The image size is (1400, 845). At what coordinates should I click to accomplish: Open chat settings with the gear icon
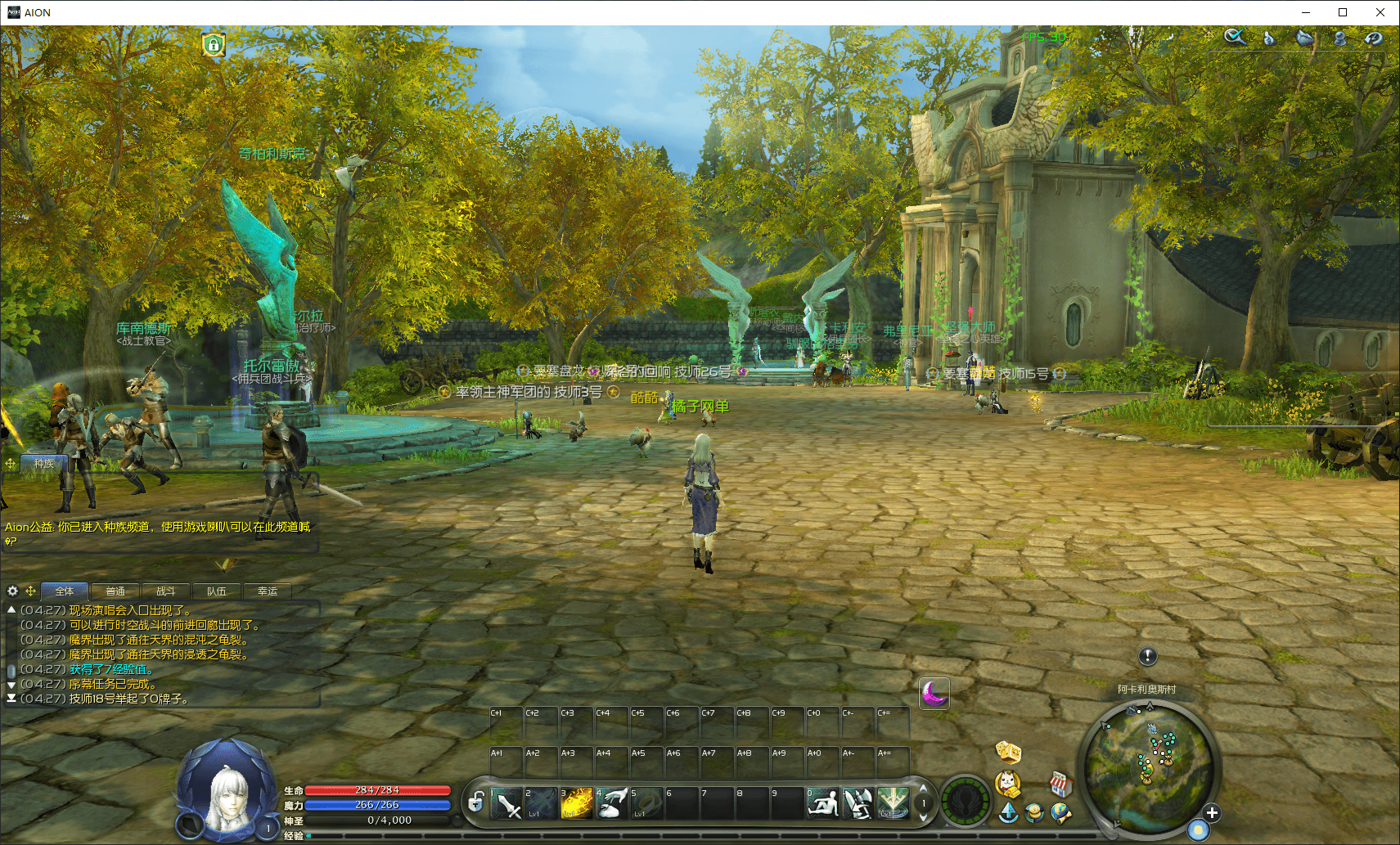tap(12, 591)
